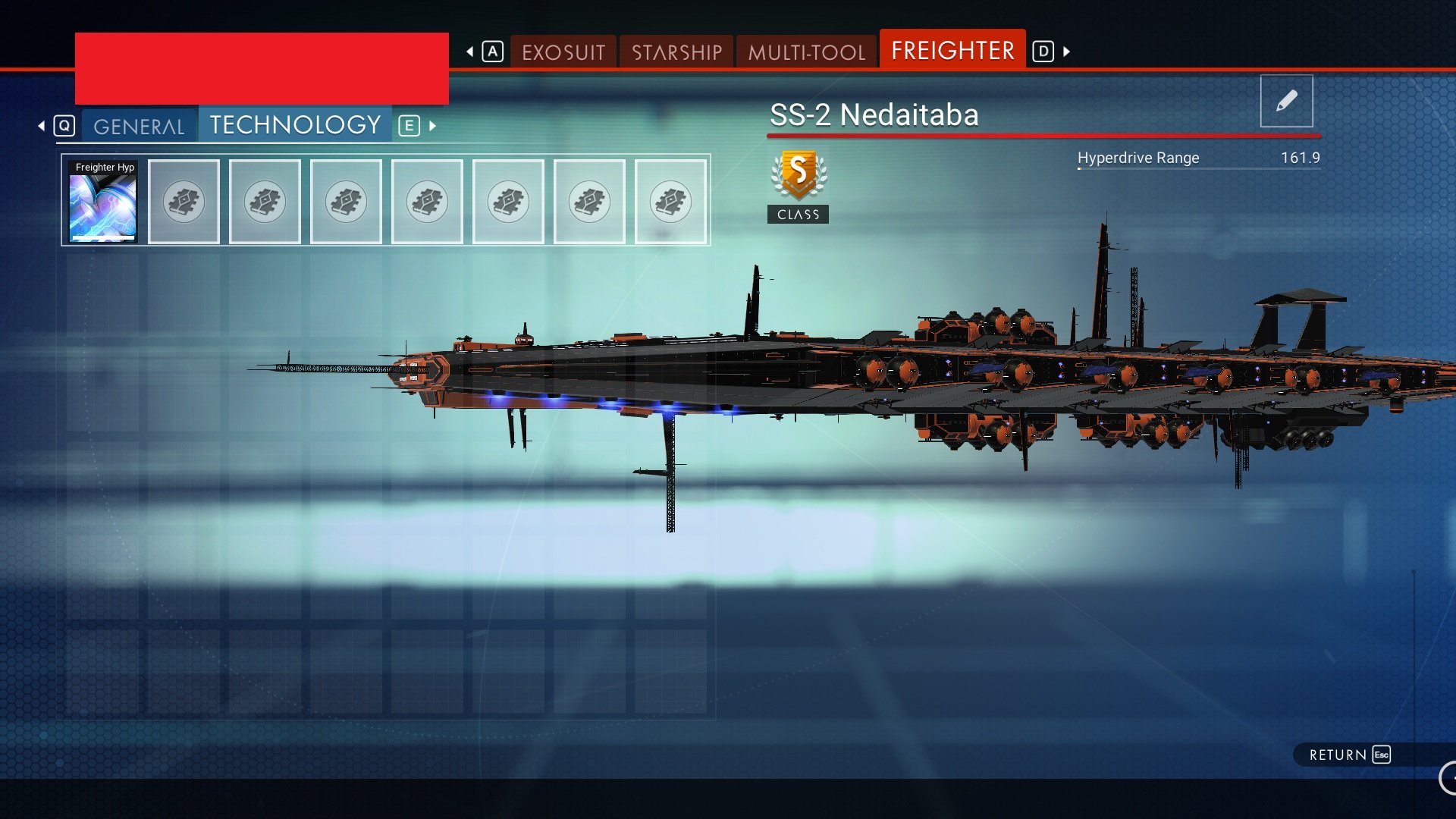Show the General inventory section
Viewport: 1456px width, 819px height.
click(x=139, y=126)
